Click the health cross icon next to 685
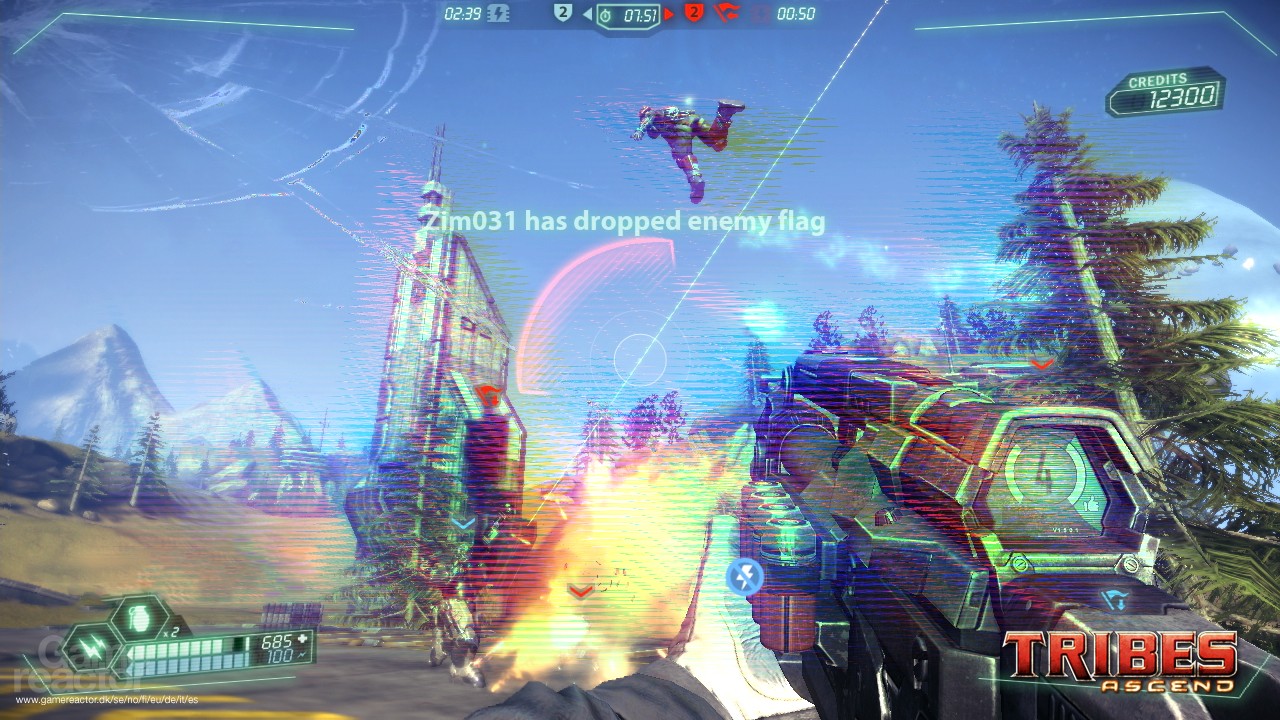The width and height of the screenshot is (1280, 720). click(x=303, y=640)
